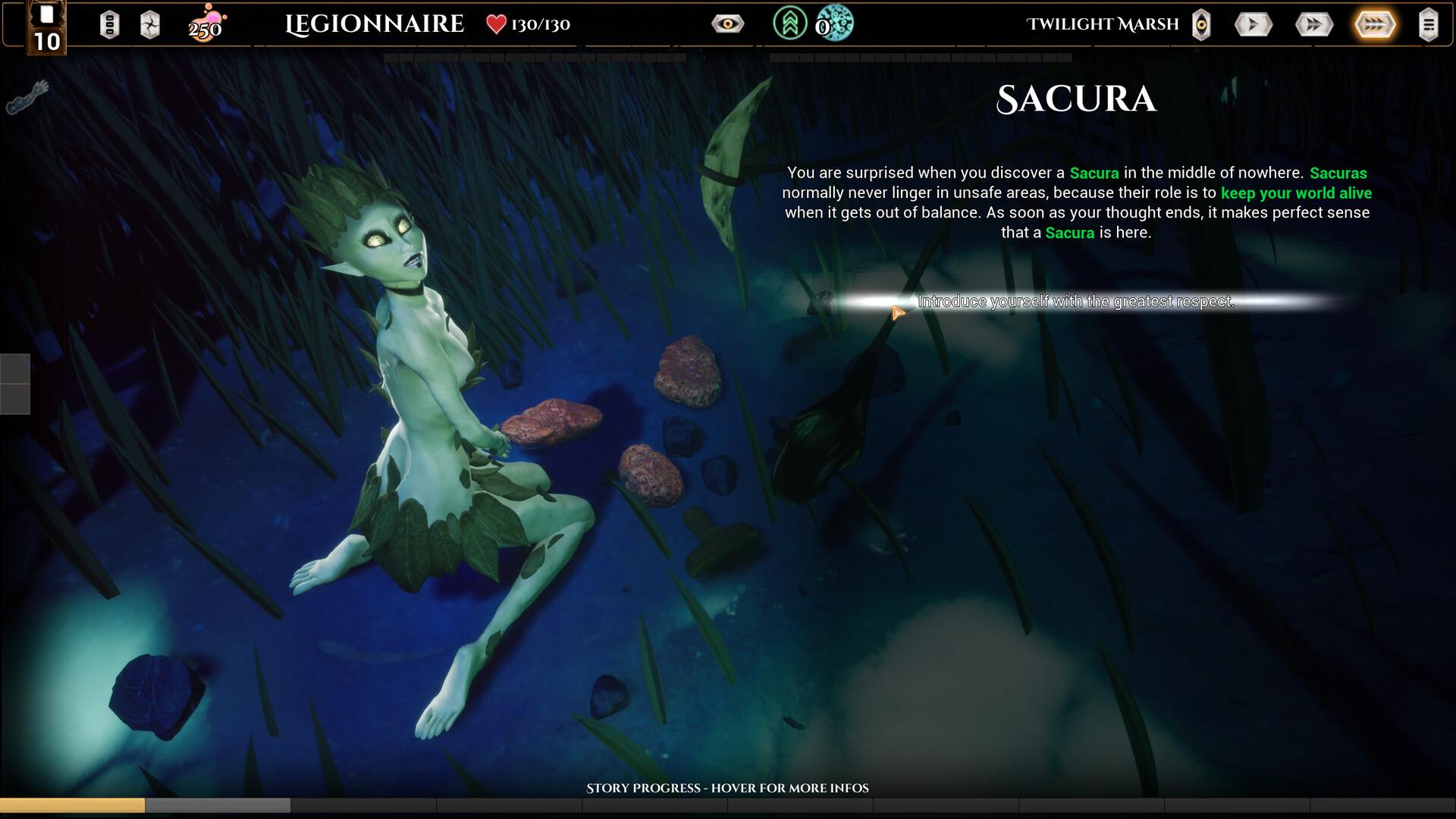Set game speed to double fast-forward
Image resolution: width=1456 pixels, height=819 pixels.
1313,25
